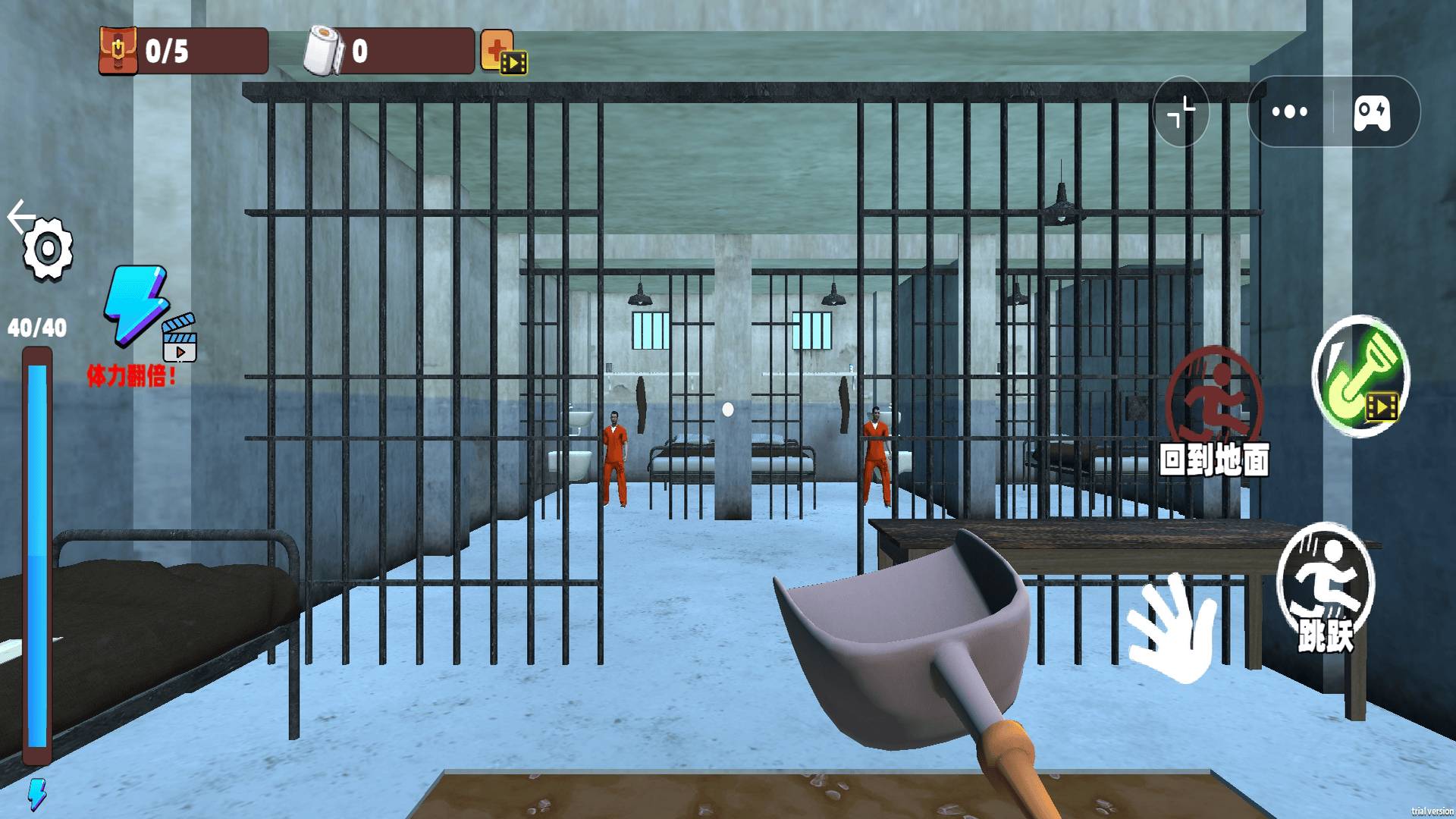Open the backpack inventory icon
This screenshot has height=819, width=1456.
tap(118, 51)
